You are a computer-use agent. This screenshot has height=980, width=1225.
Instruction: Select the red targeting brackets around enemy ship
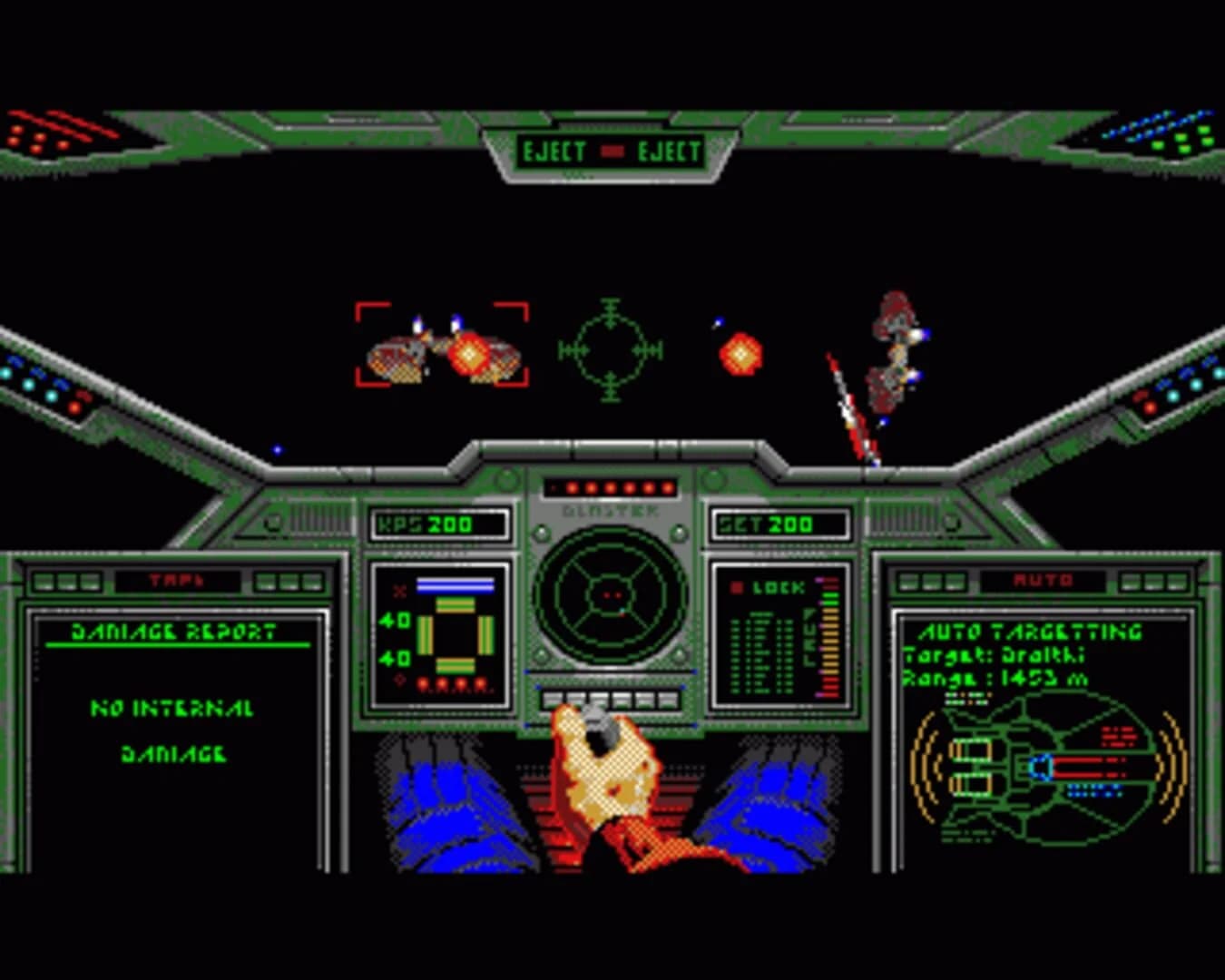click(x=442, y=346)
